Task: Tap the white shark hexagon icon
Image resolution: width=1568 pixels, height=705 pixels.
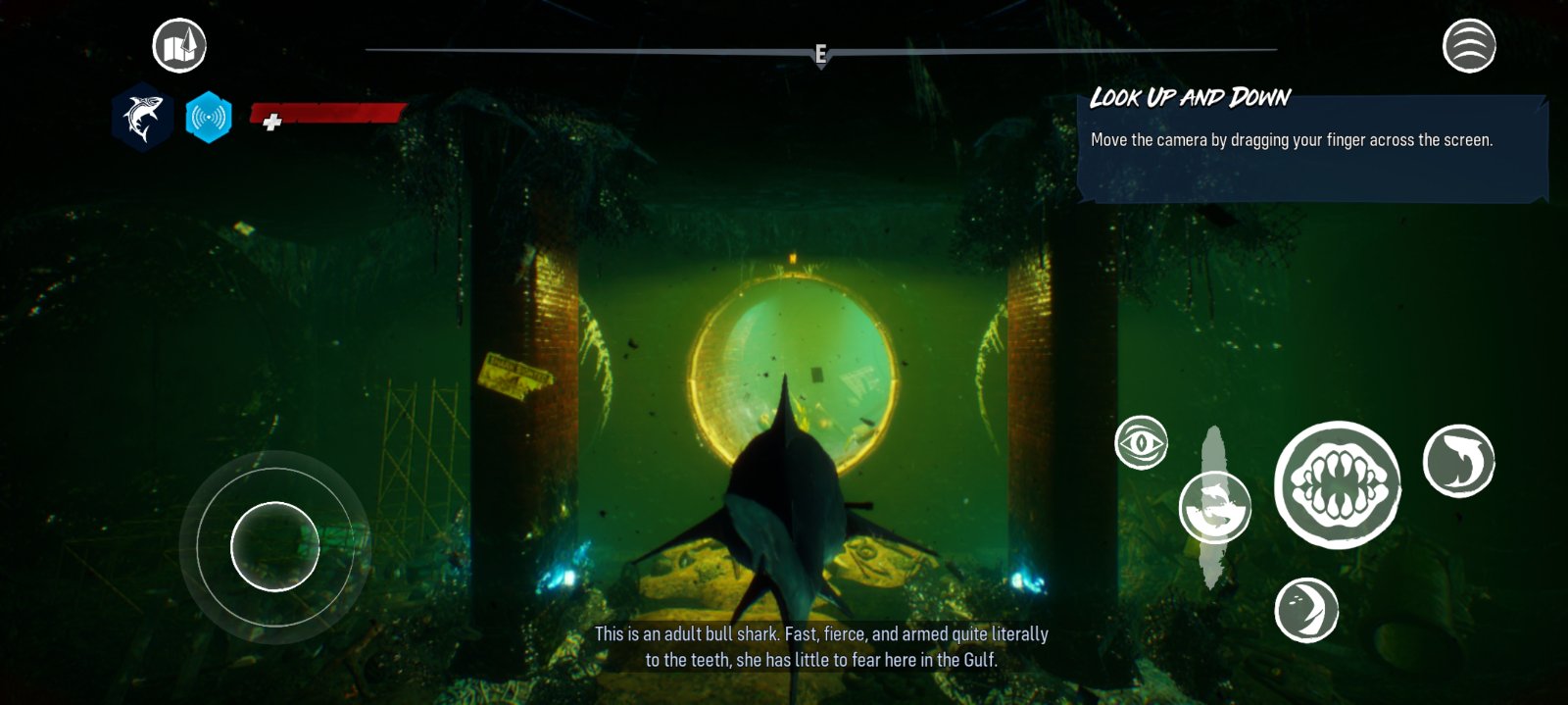Action: 142,118
